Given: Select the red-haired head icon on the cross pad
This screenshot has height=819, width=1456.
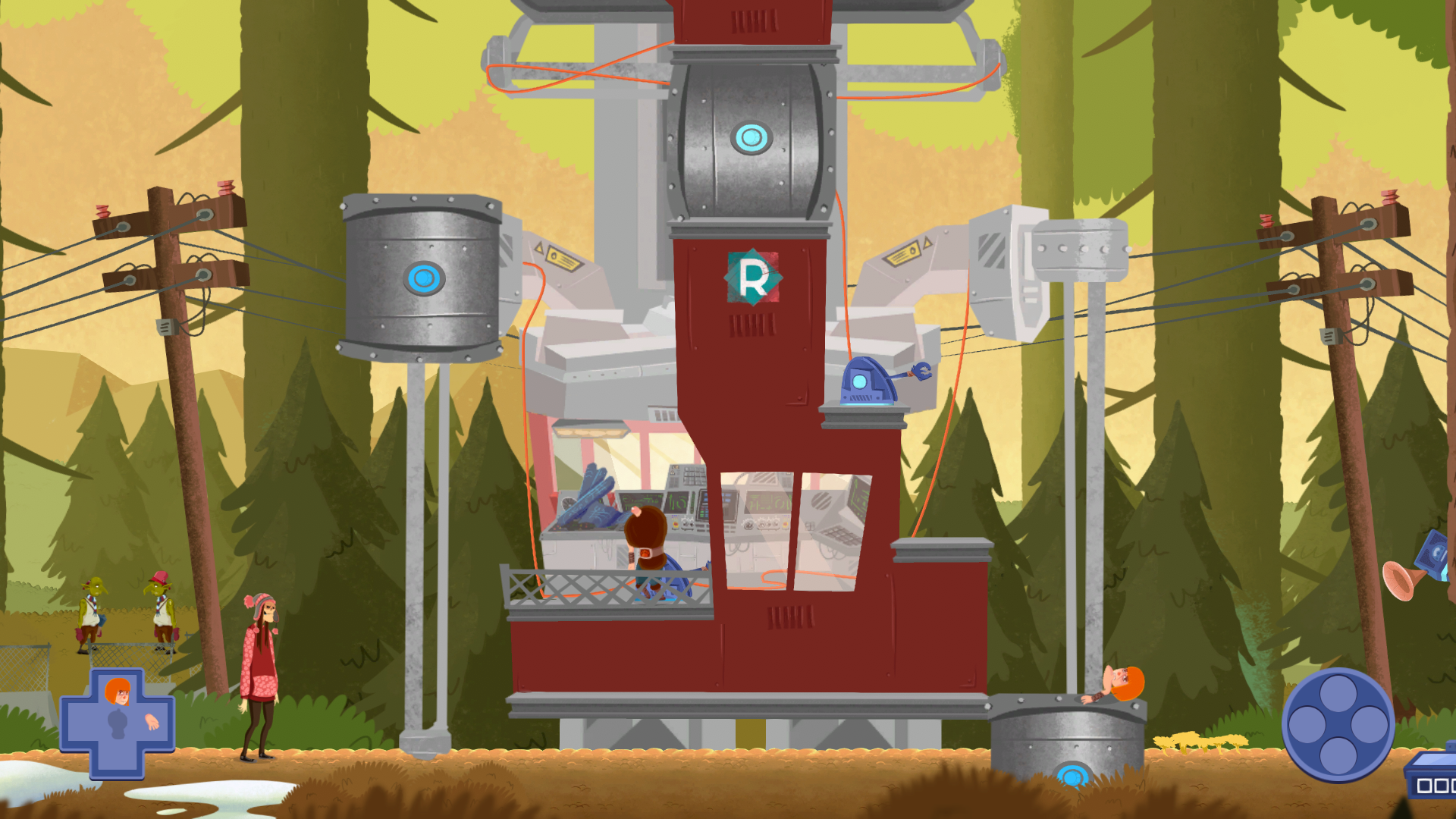Looking at the screenshot, I should pos(118,692).
